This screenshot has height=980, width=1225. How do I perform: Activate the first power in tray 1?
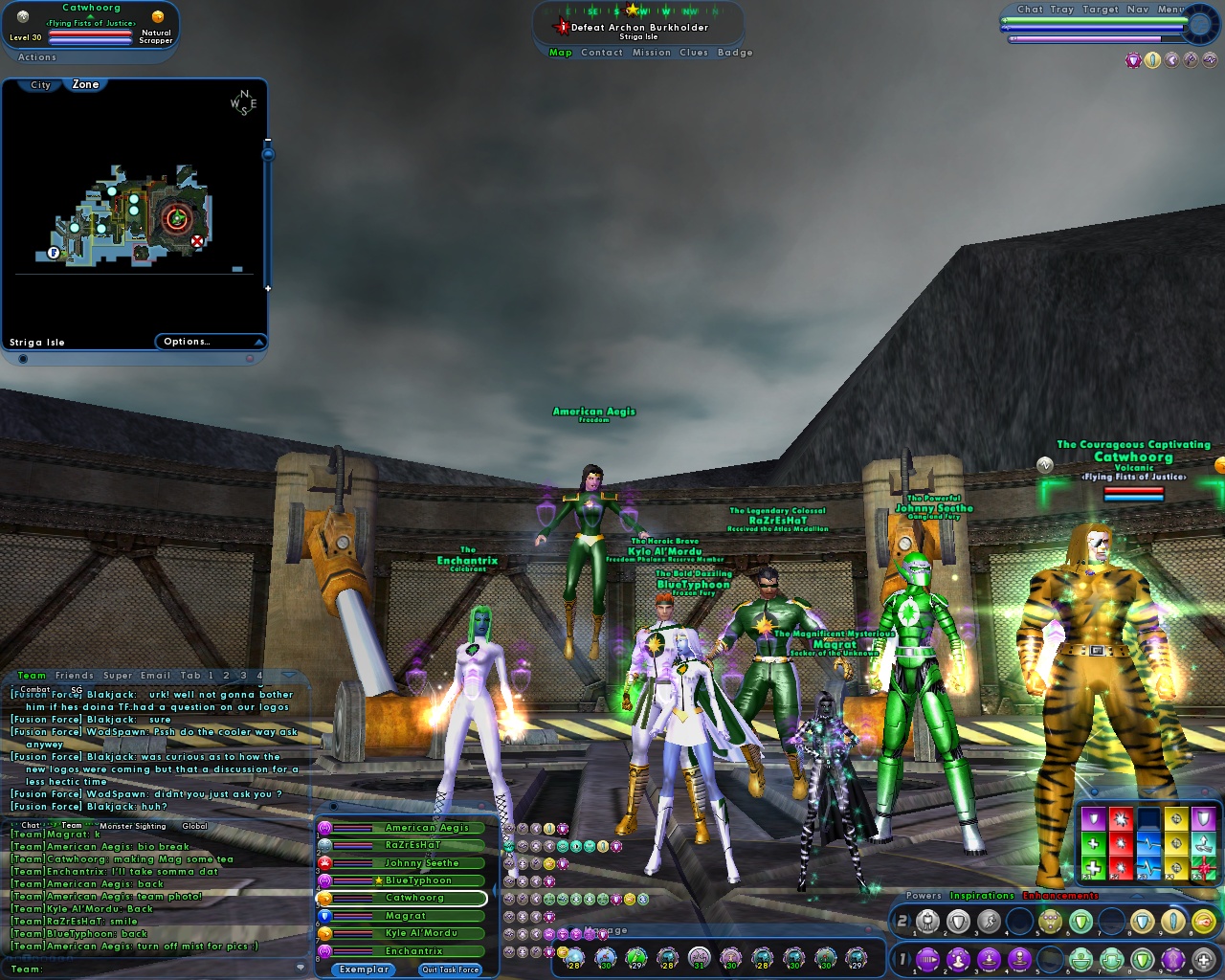[x=928, y=959]
